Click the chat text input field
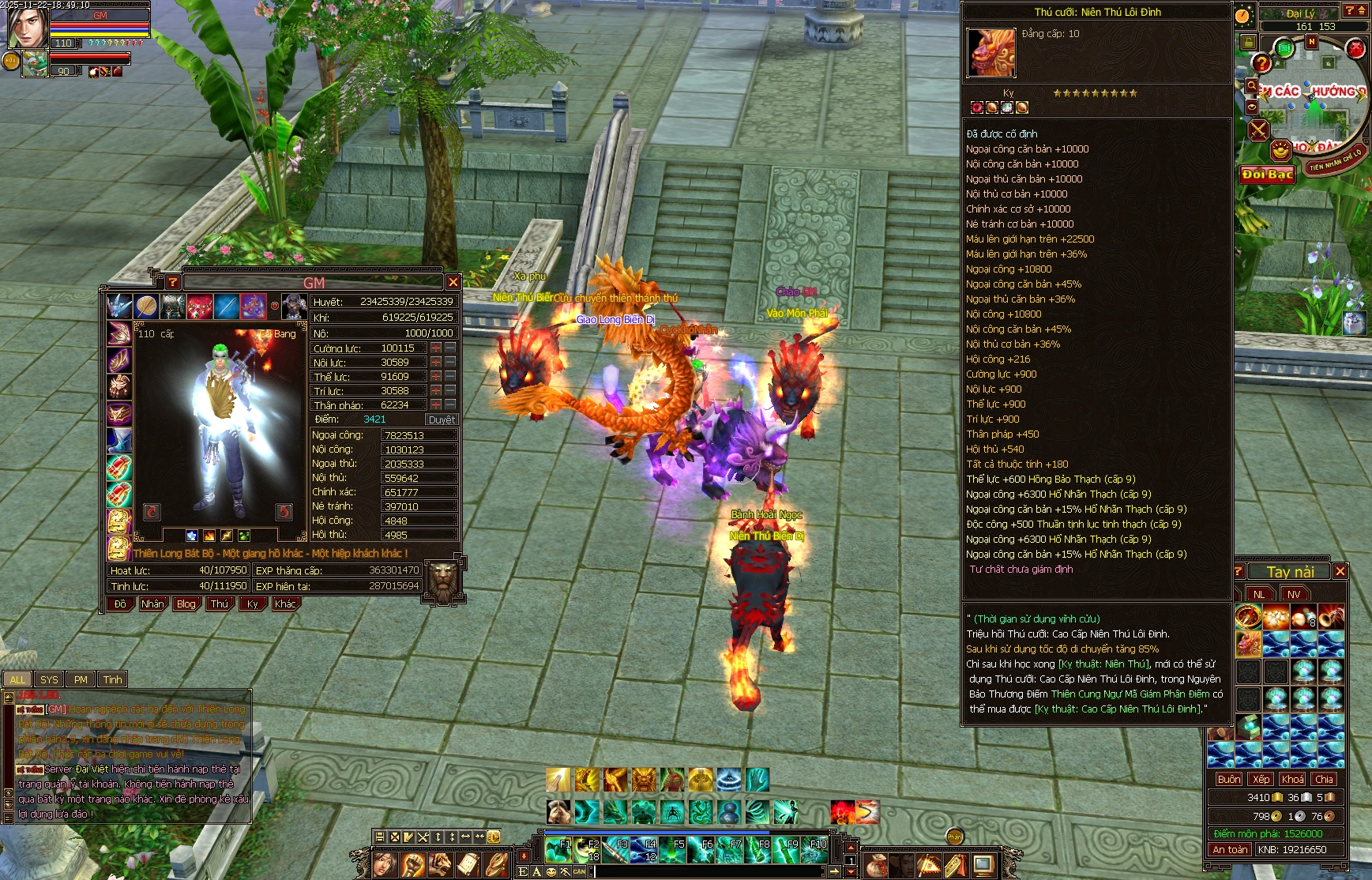Viewport: 1372px width, 880px height. pos(711,871)
